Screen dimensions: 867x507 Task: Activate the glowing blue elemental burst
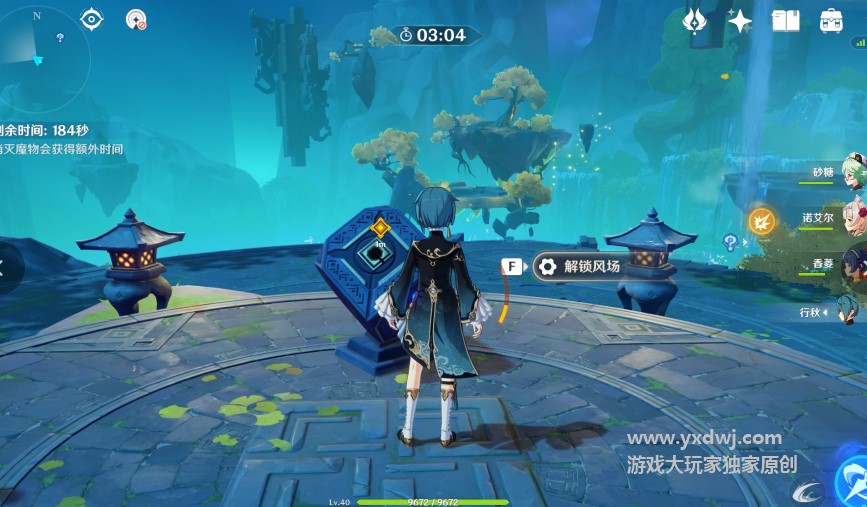[x=852, y=482]
